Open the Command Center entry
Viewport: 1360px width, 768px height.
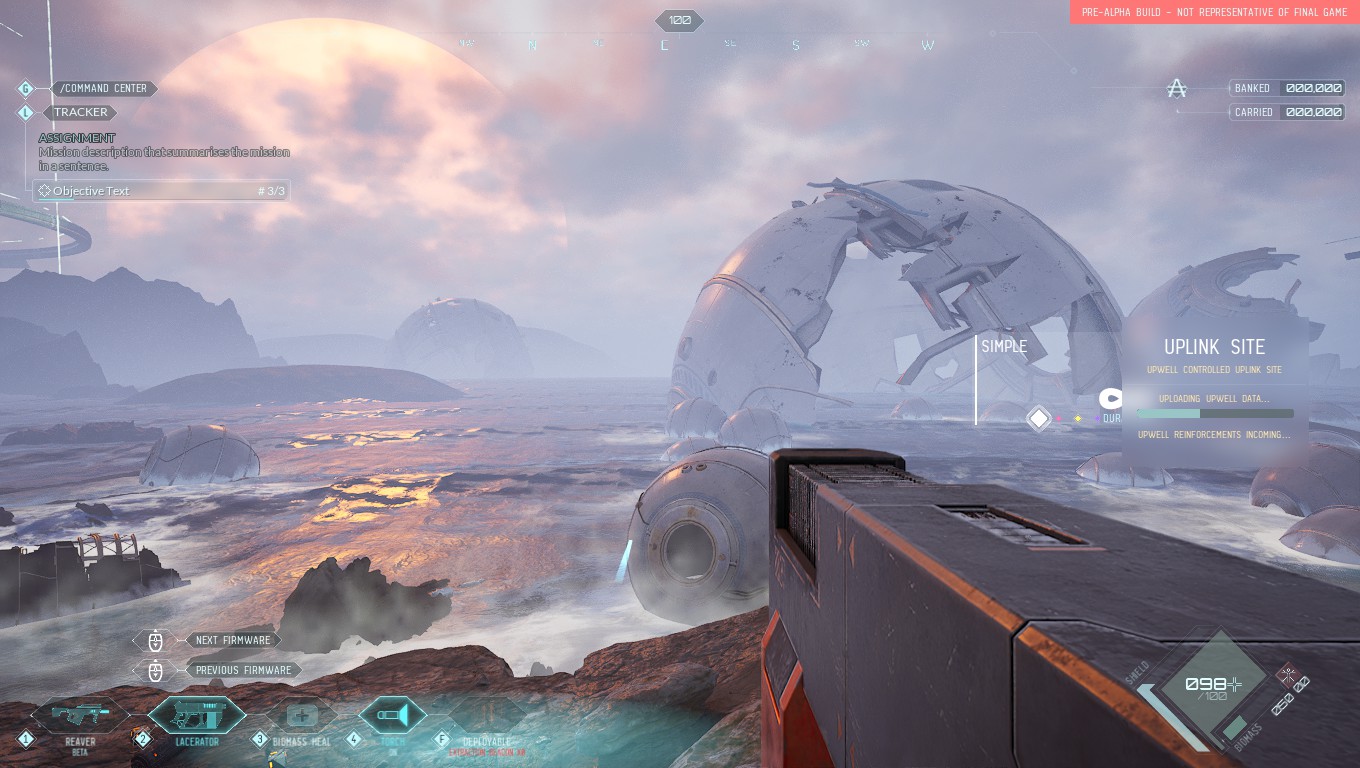coord(103,88)
